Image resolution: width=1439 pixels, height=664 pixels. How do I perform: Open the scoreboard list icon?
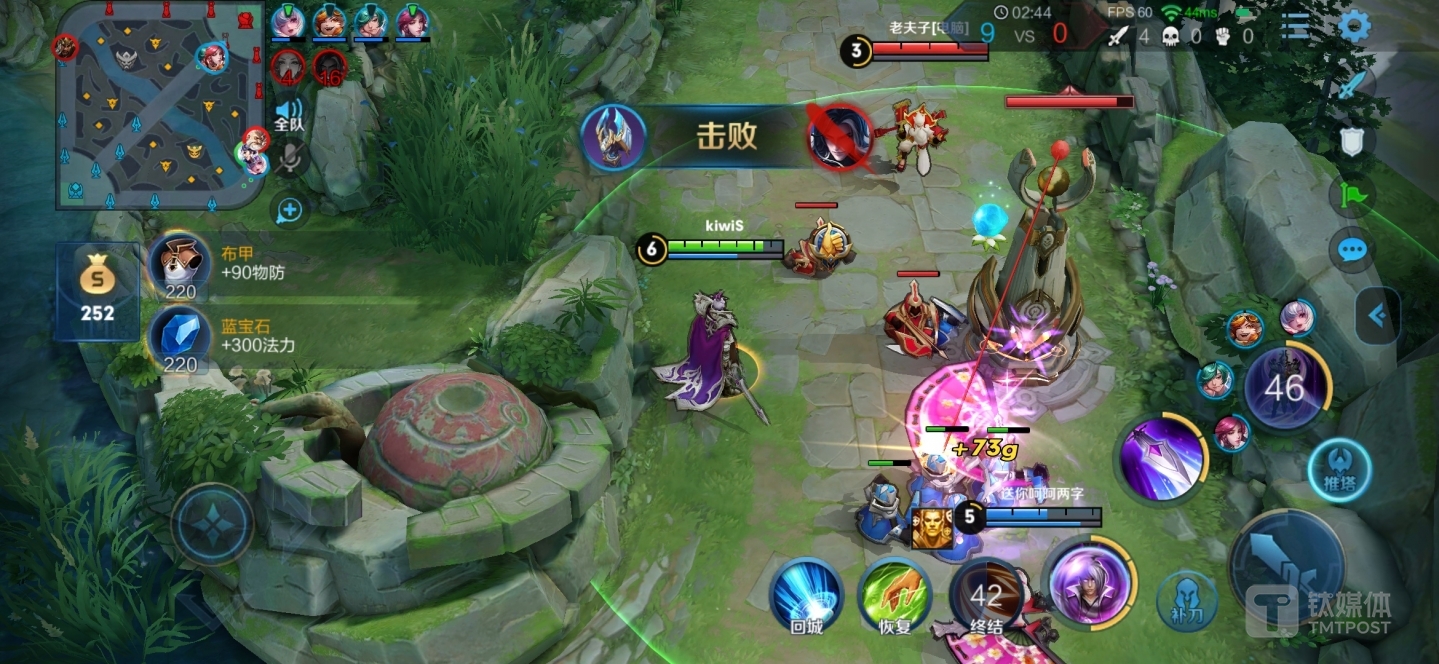(x=1296, y=26)
